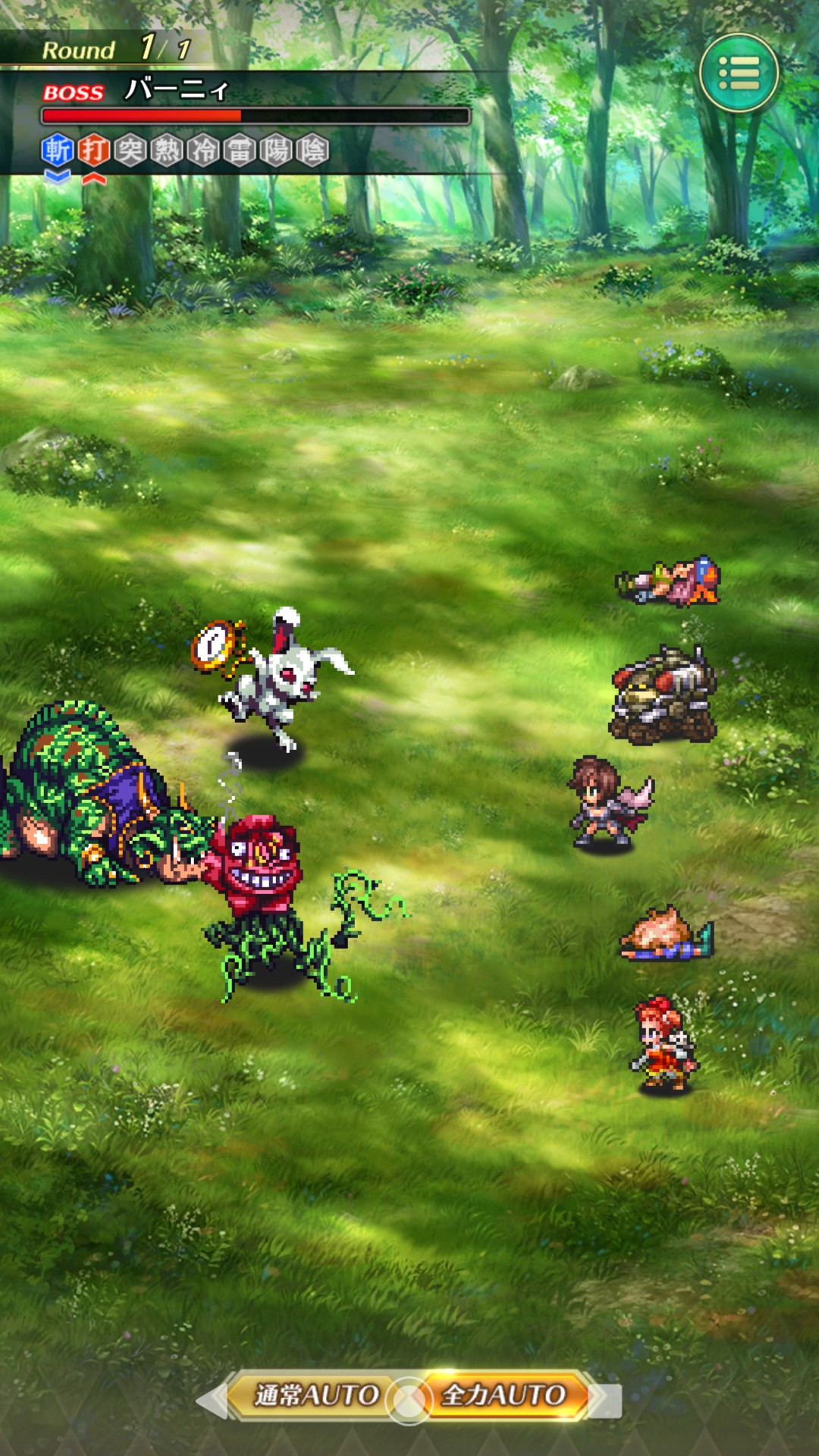Screen dimensions: 819x1456
Task: Switch to 通常AUTO mode
Action: tap(315, 1395)
